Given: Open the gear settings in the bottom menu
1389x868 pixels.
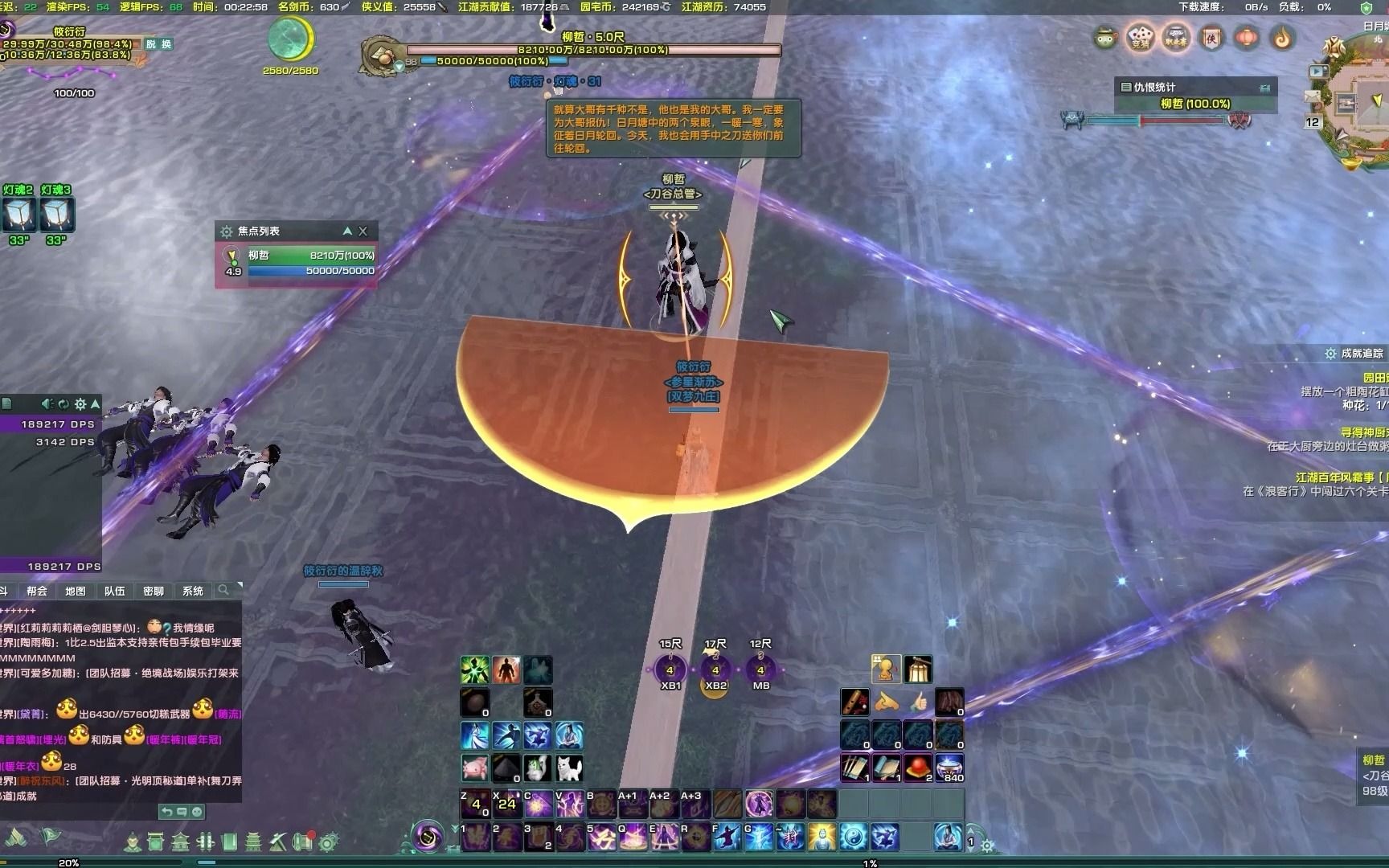Looking at the screenshot, I should (327, 842).
